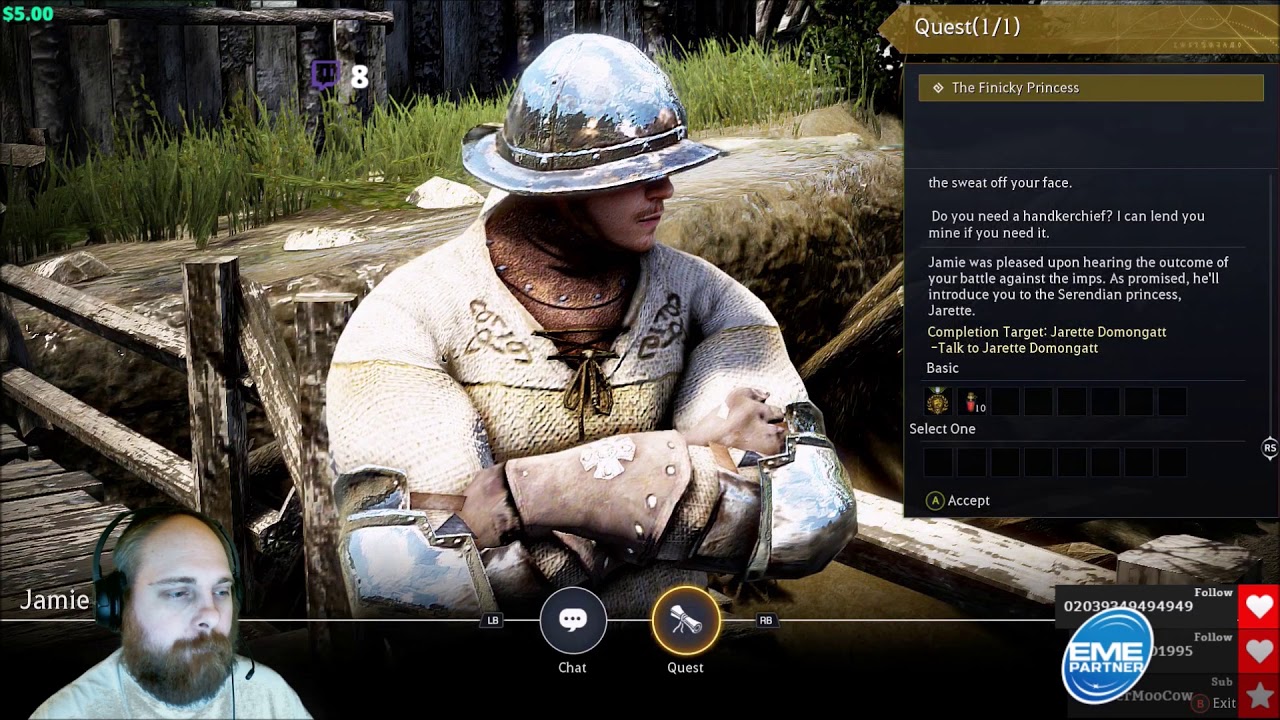The image size is (1280, 720).
Task: Open the Chat option with Jamie
Action: click(x=572, y=621)
